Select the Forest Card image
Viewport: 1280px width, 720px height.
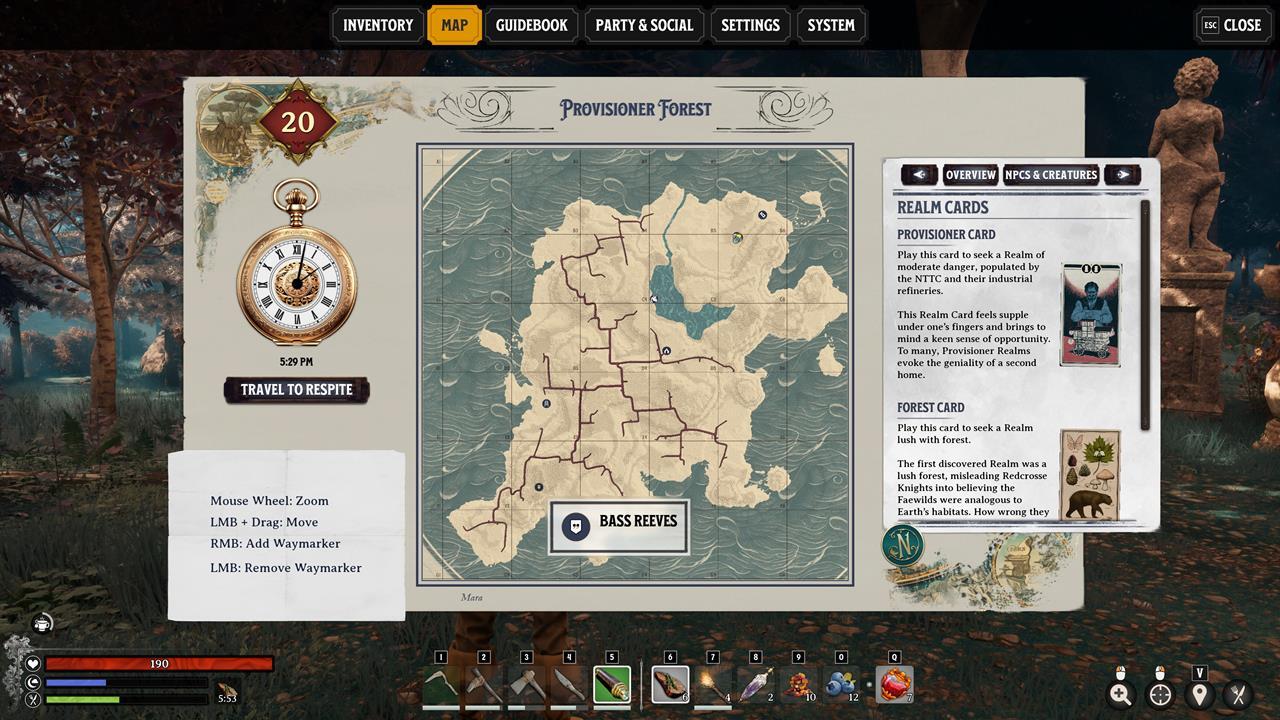[x=1089, y=475]
